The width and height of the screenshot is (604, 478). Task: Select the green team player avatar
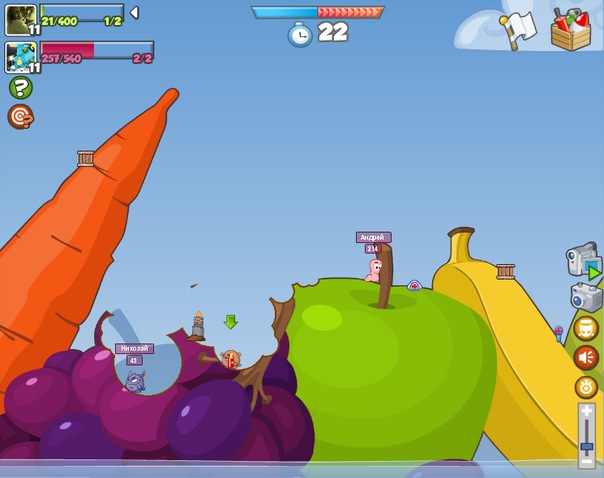tap(21, 19)
